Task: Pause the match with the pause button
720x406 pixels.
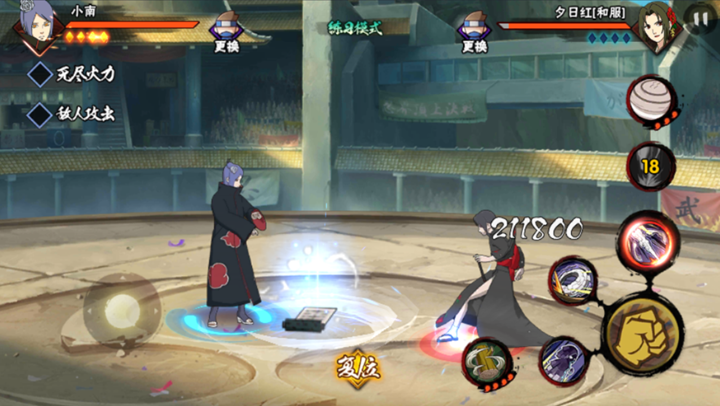Action: (x=700, y=18)
